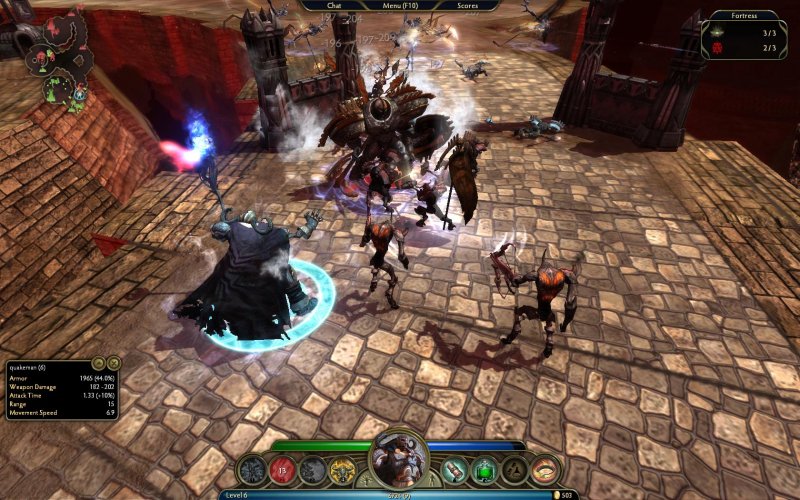
Task: Collapse the quakeman stats panel with arrow button
Action: tap(98, 362)
